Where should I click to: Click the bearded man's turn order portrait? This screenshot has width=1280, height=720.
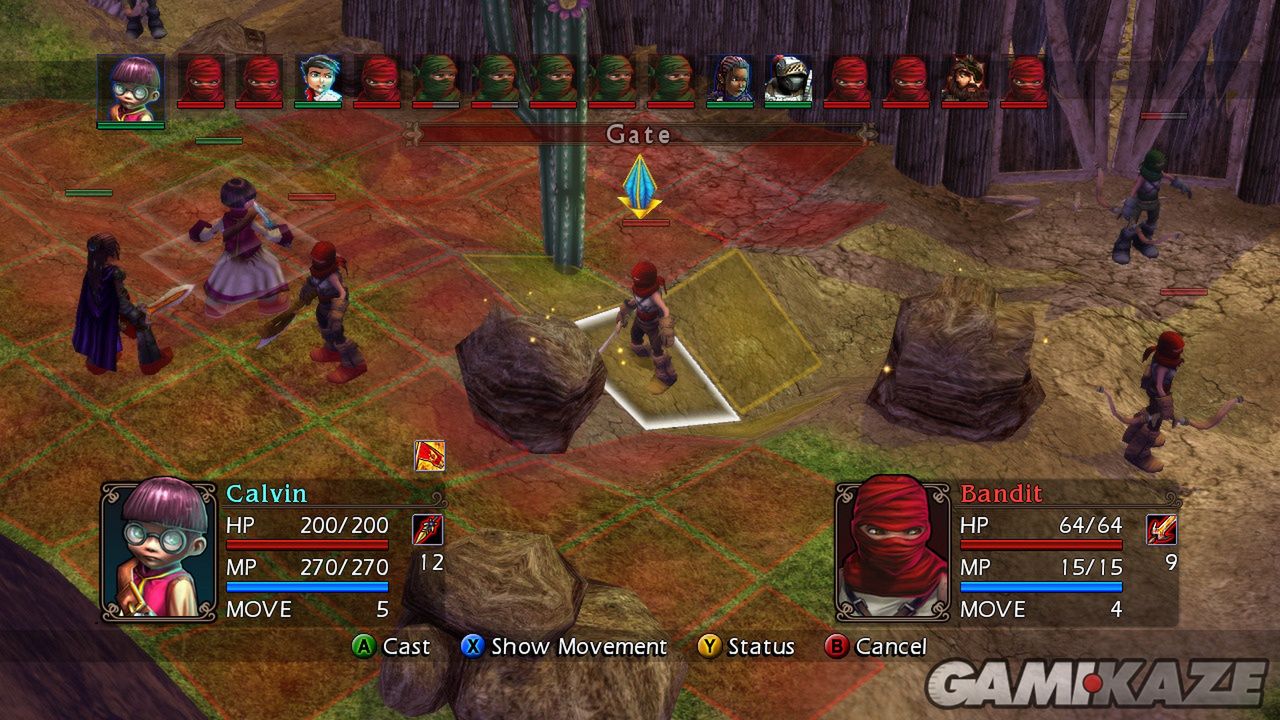965,79
